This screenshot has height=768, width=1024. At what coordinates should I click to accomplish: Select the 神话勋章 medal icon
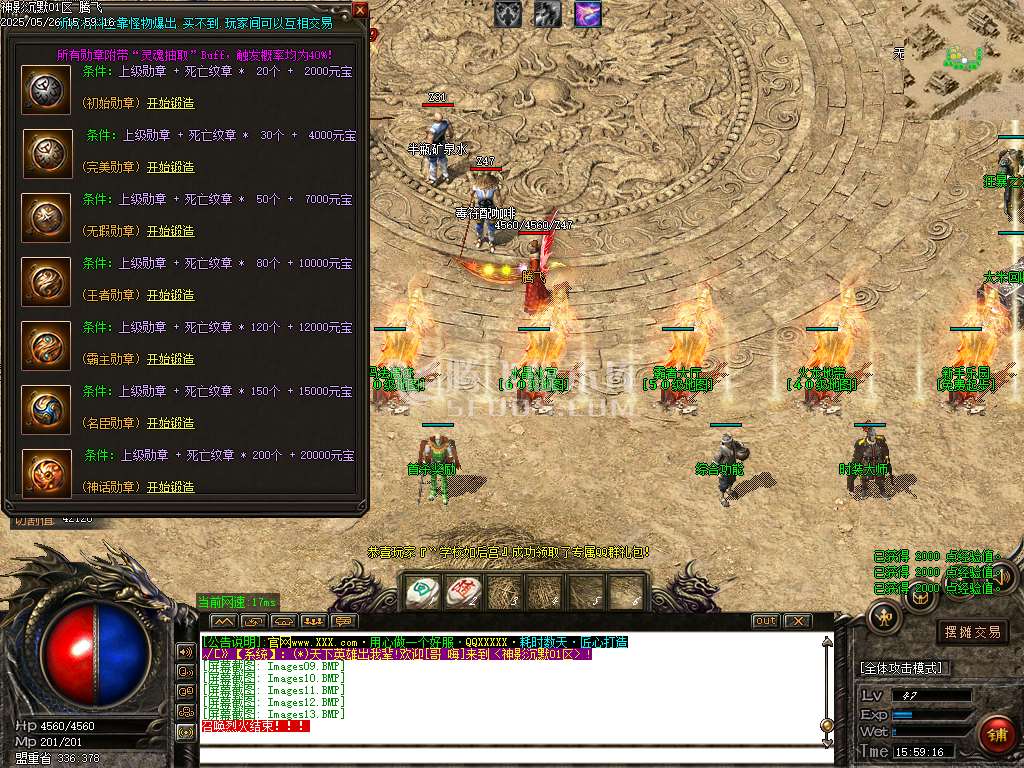tap(46, 473)
